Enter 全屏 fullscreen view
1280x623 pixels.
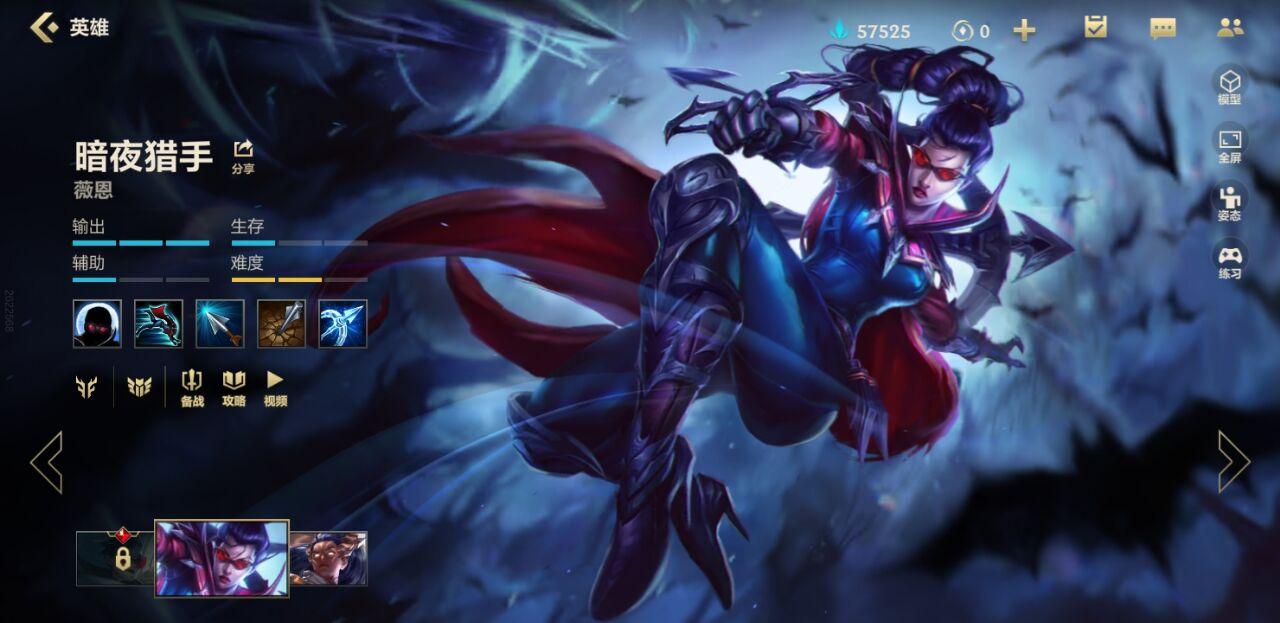1229,144
